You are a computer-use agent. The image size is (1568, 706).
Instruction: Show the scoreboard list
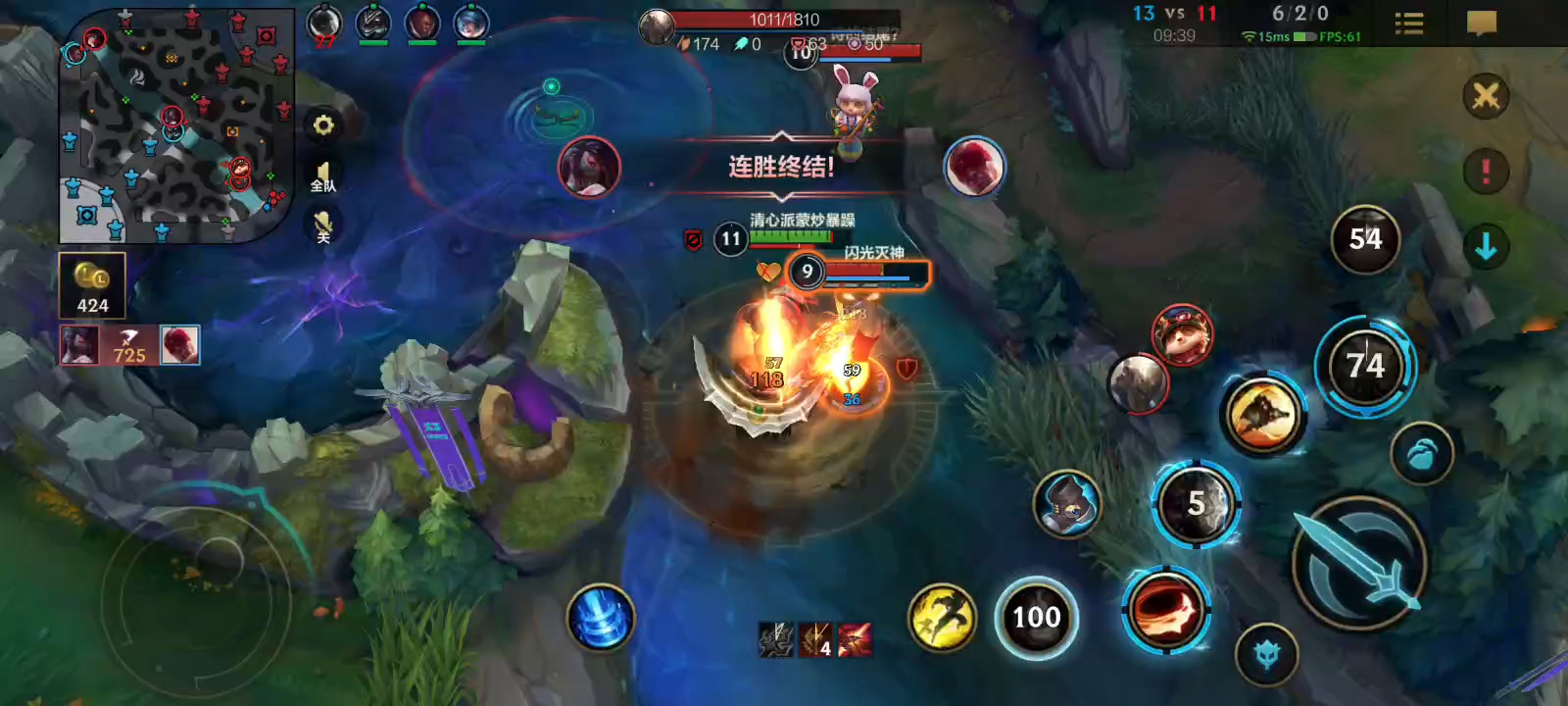pyautogui.click(x=1408, y=24)
